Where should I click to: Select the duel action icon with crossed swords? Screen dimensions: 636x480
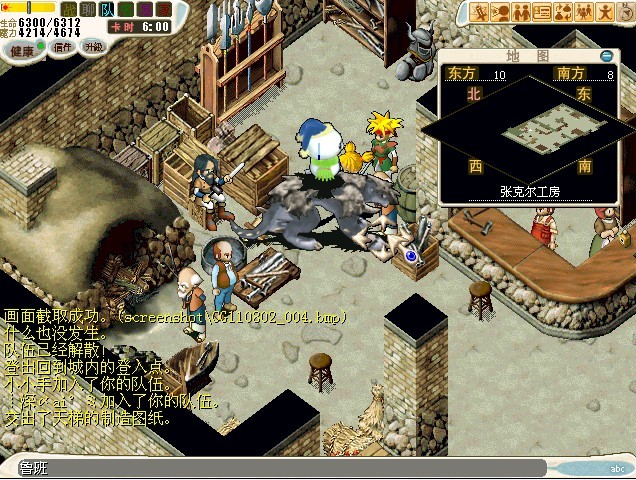coord(481,12)
